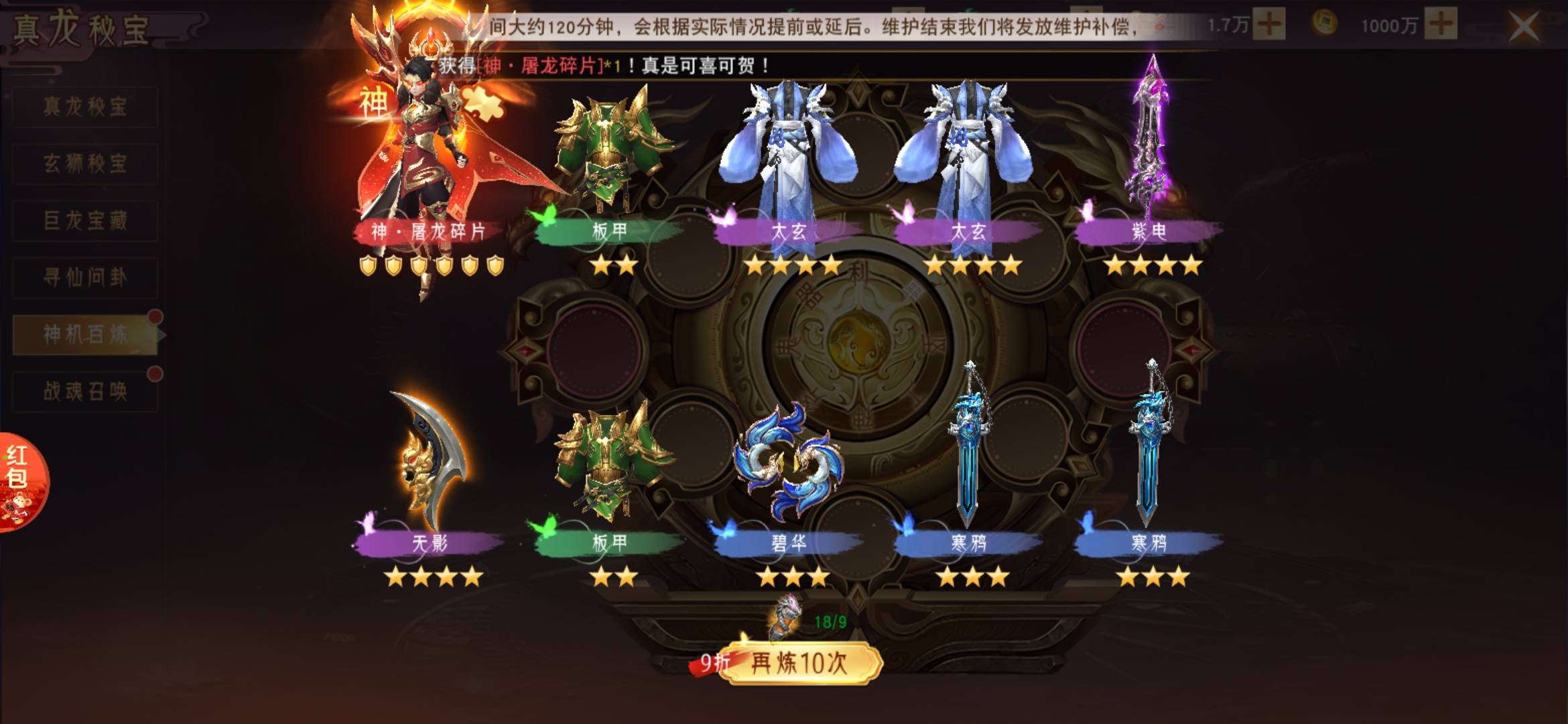
Task: Open the 红包 red envelope icon
Action: pos(21,481)
